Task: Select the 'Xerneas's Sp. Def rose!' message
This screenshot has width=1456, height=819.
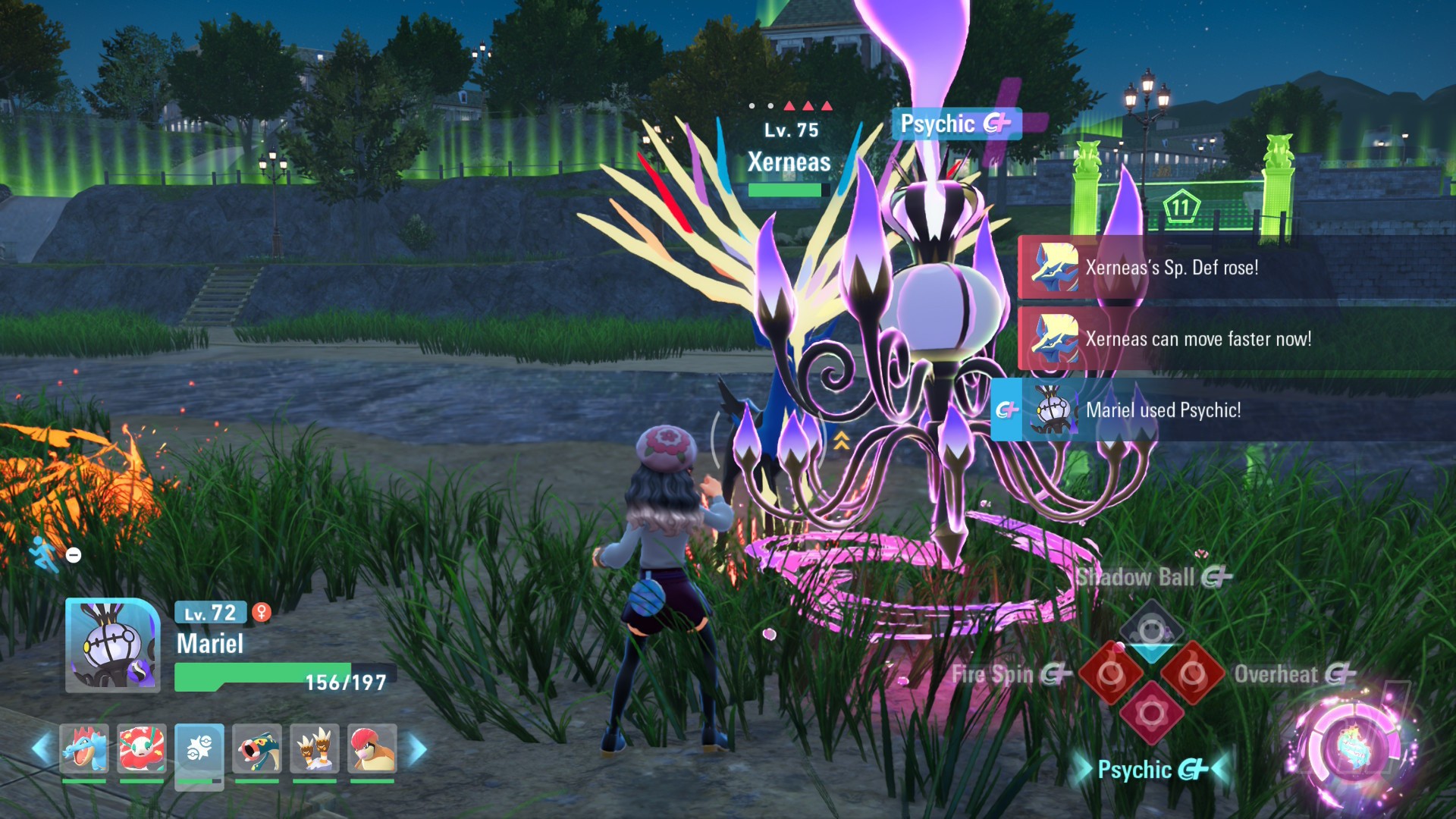Action: pos(1172,268)
